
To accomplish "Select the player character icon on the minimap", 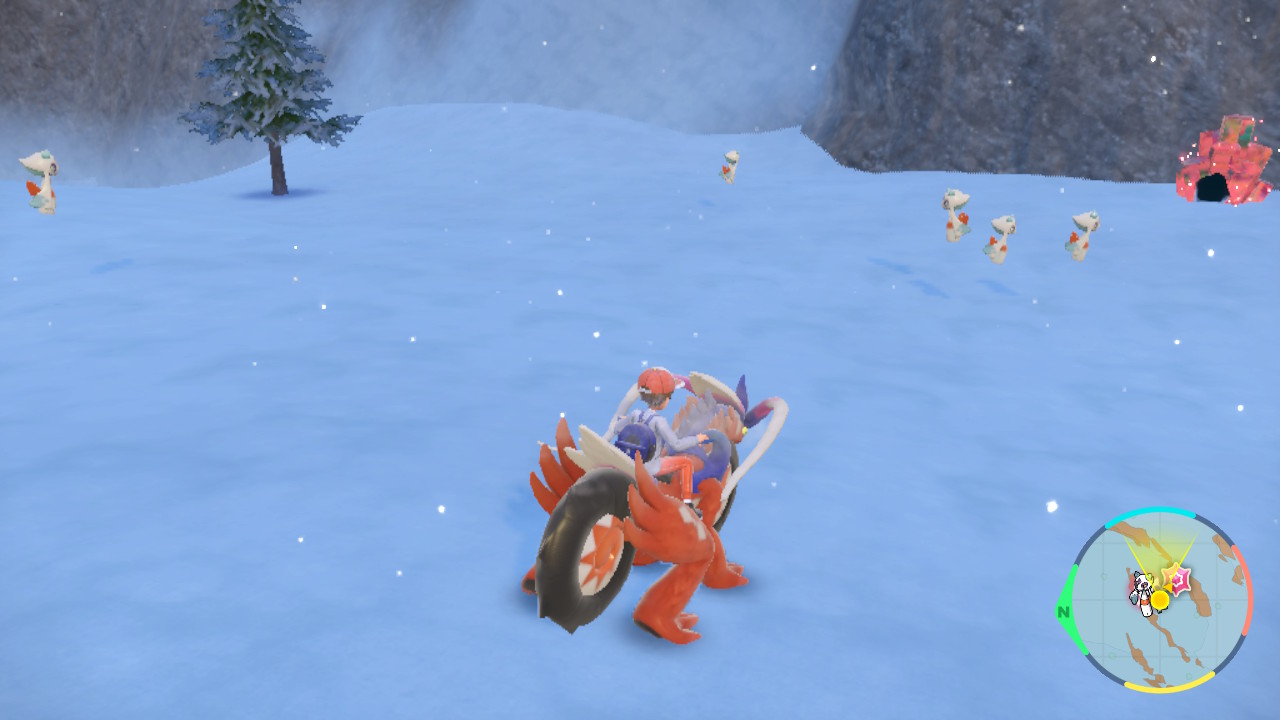I will tap(1144, 592).
